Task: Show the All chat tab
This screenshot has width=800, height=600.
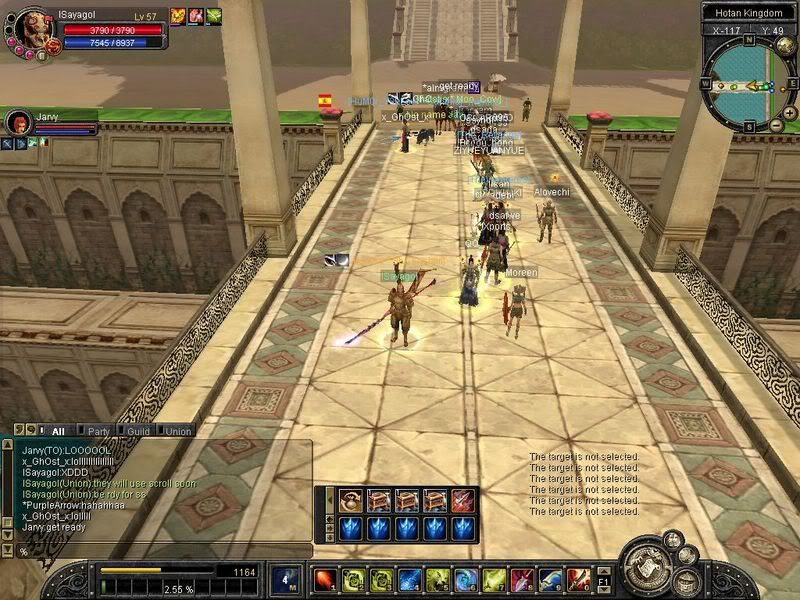Action: [58, 431]
